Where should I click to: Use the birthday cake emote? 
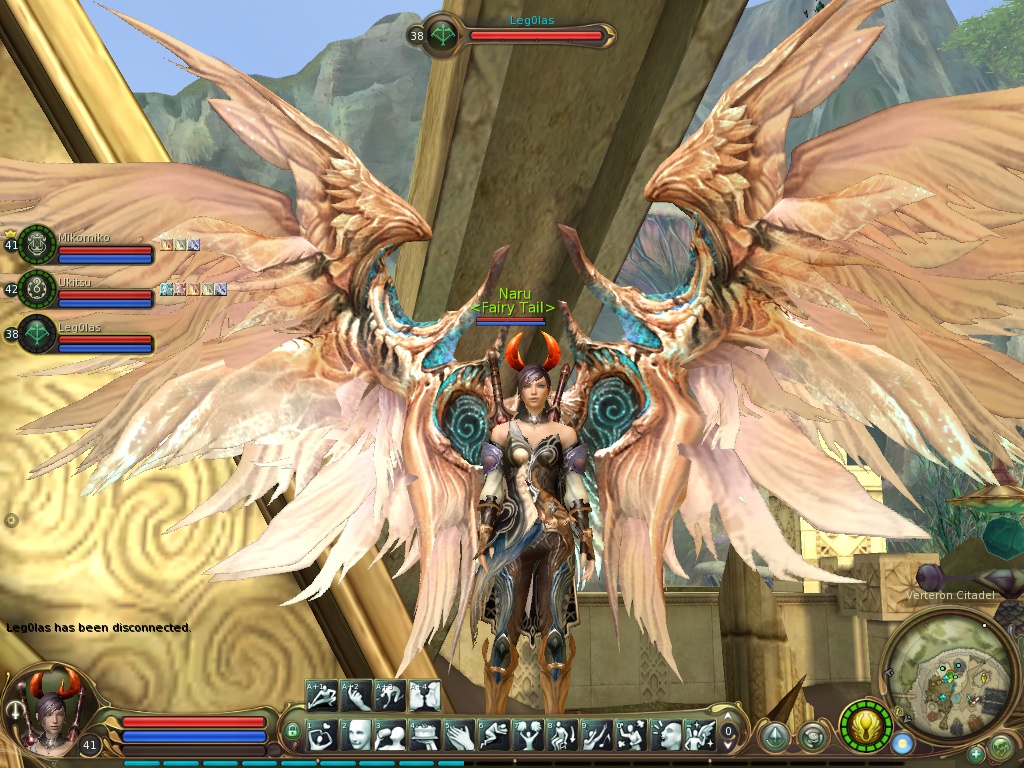[x=425, y=736]
